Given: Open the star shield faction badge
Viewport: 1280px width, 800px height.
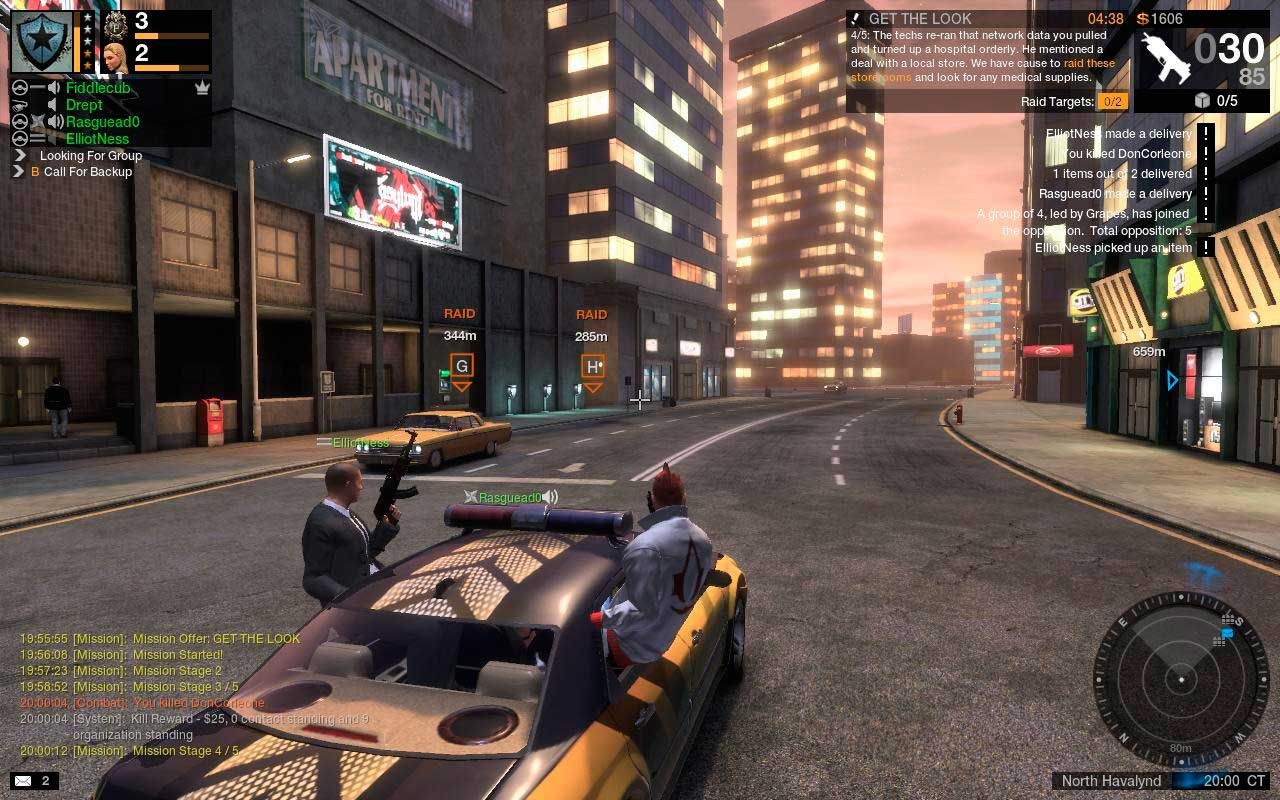Looking at the screenshot, I should (41, 41).
